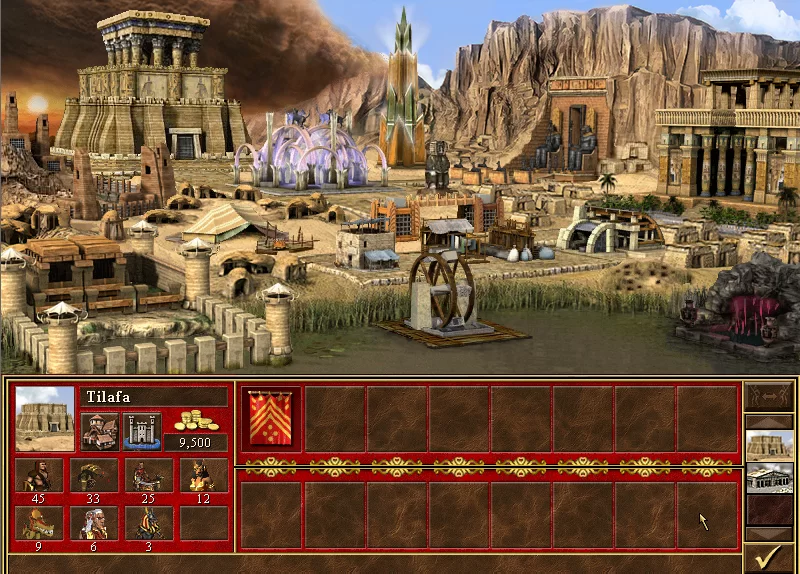
Task: Switch to the white marble town thumbnail
Action: [x=770, y=478]
